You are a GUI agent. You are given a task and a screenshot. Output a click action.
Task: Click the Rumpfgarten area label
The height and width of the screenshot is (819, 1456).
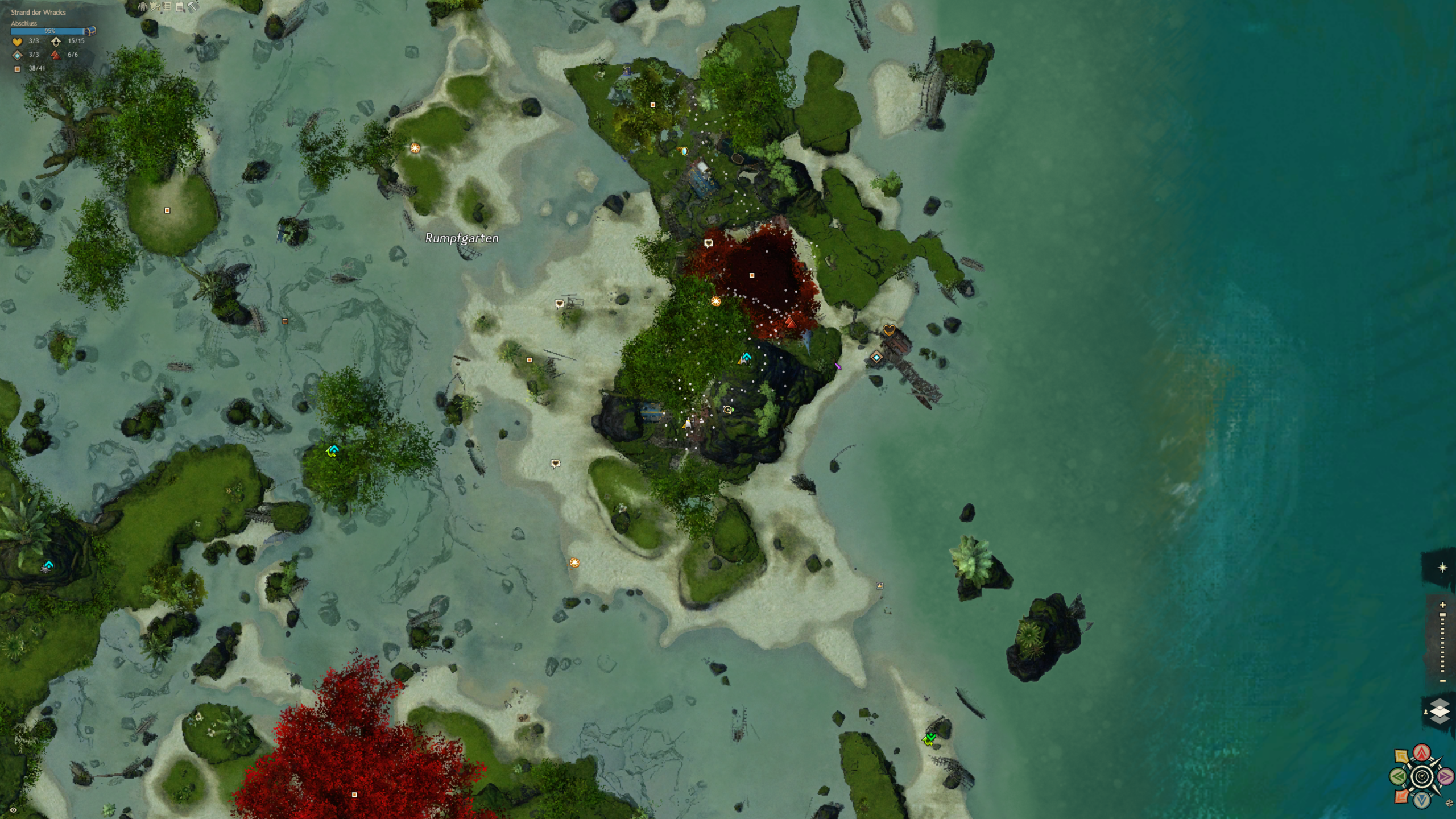click(x=462, y=238)
